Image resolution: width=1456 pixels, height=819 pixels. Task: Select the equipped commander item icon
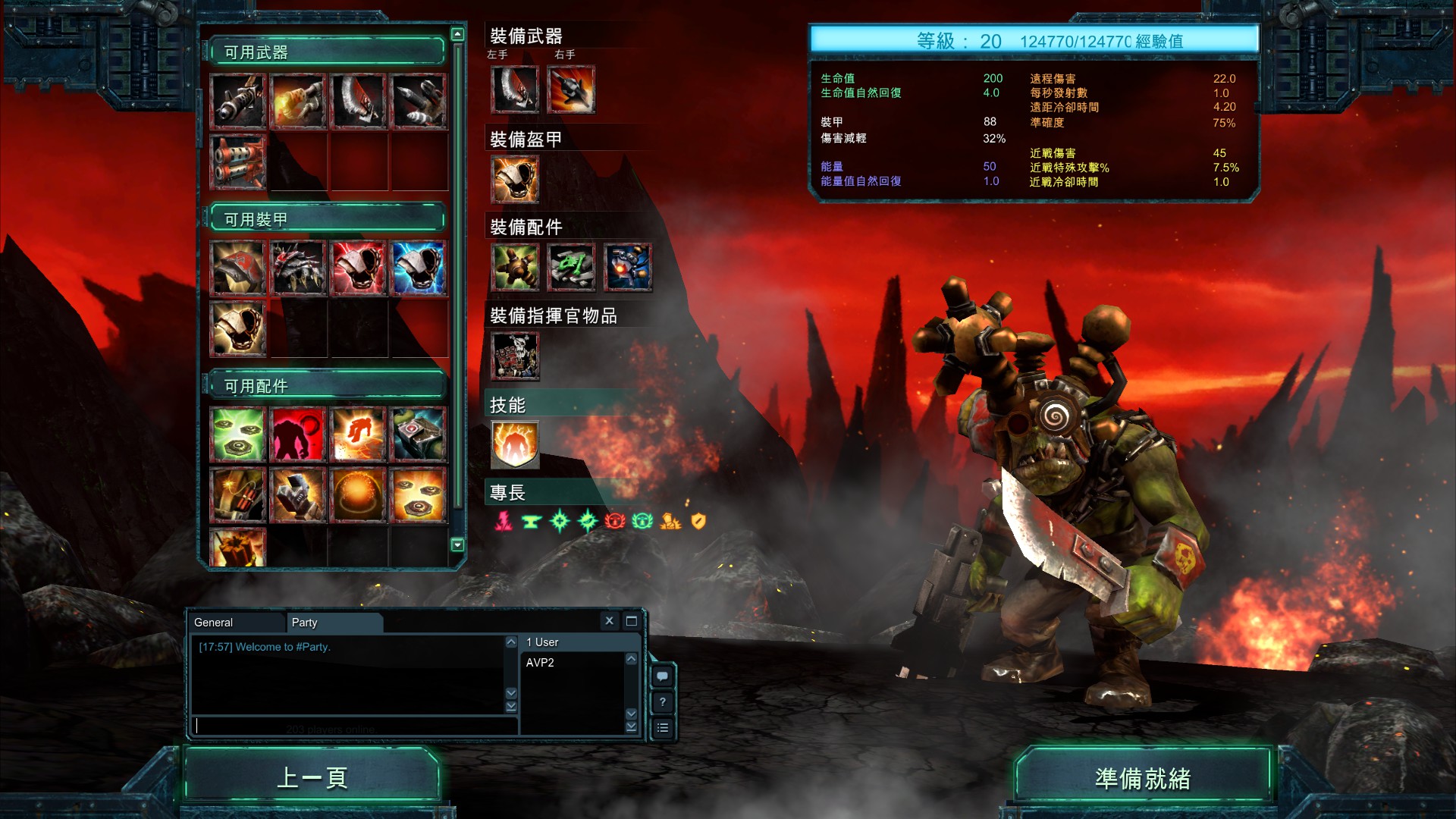(515, 356)
